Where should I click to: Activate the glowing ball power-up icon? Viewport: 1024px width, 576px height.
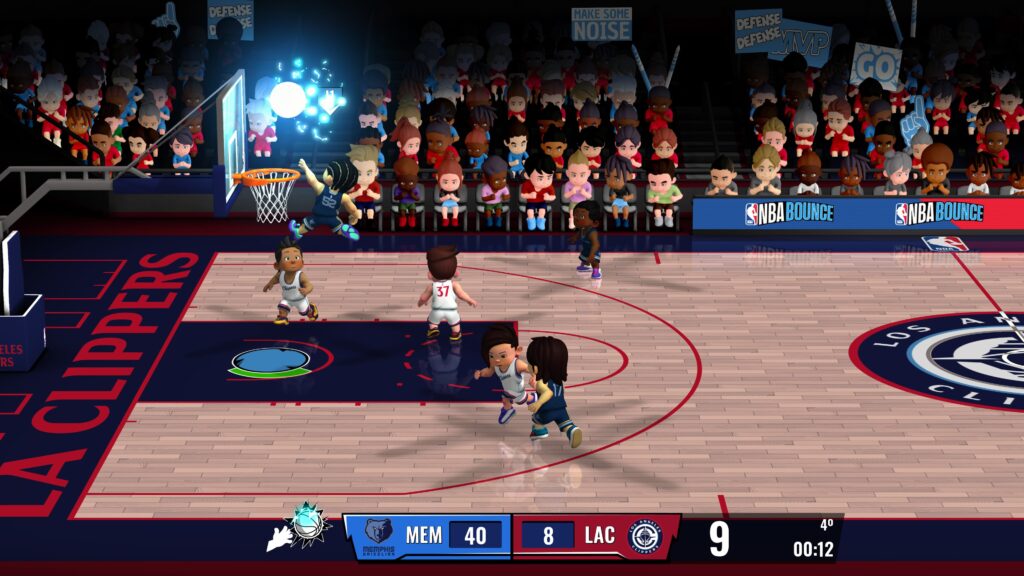pos(309,523)
